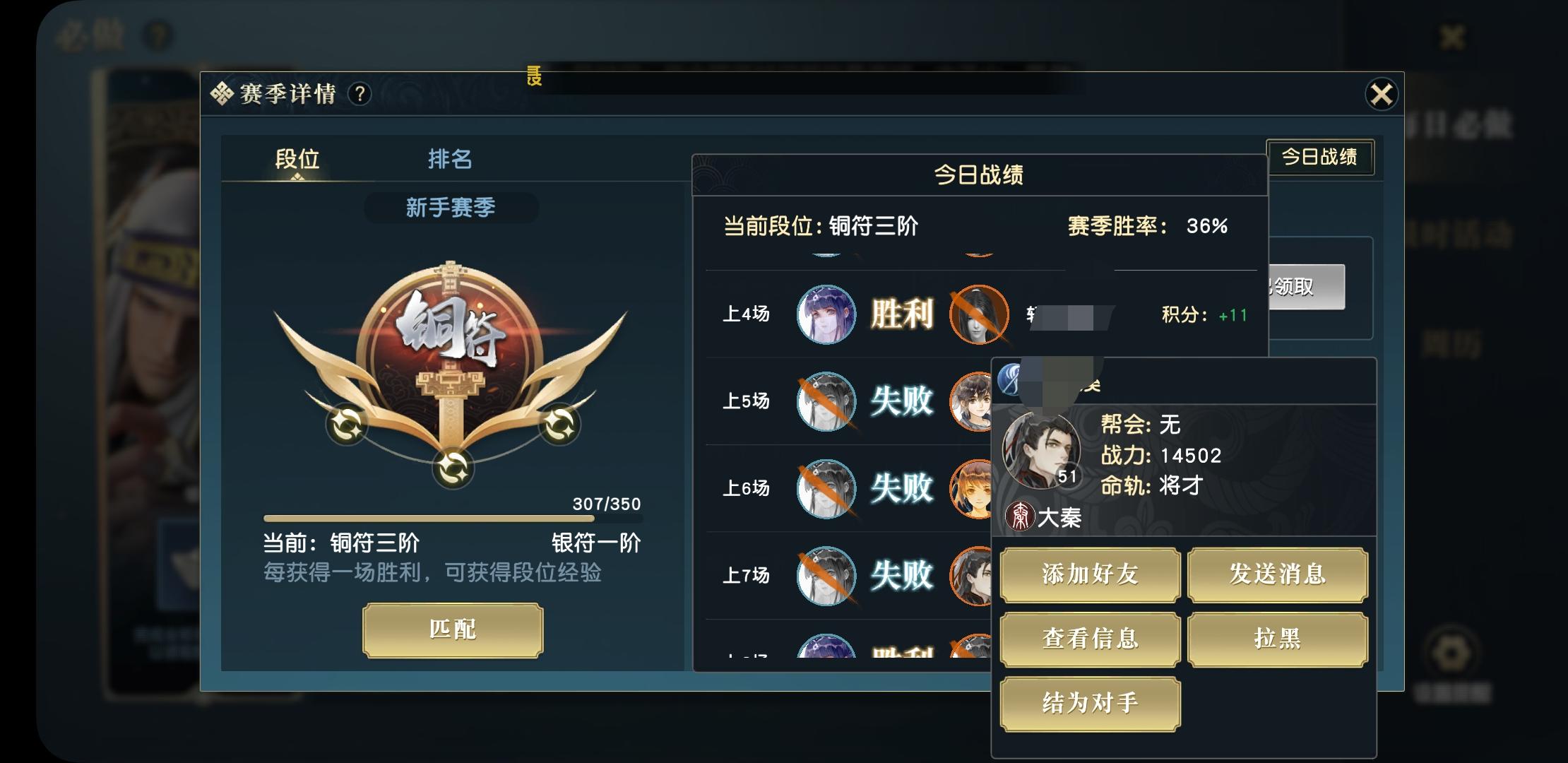Click the left milestone reward node icon
The image size is (1568, 763).
pos(348,425)
